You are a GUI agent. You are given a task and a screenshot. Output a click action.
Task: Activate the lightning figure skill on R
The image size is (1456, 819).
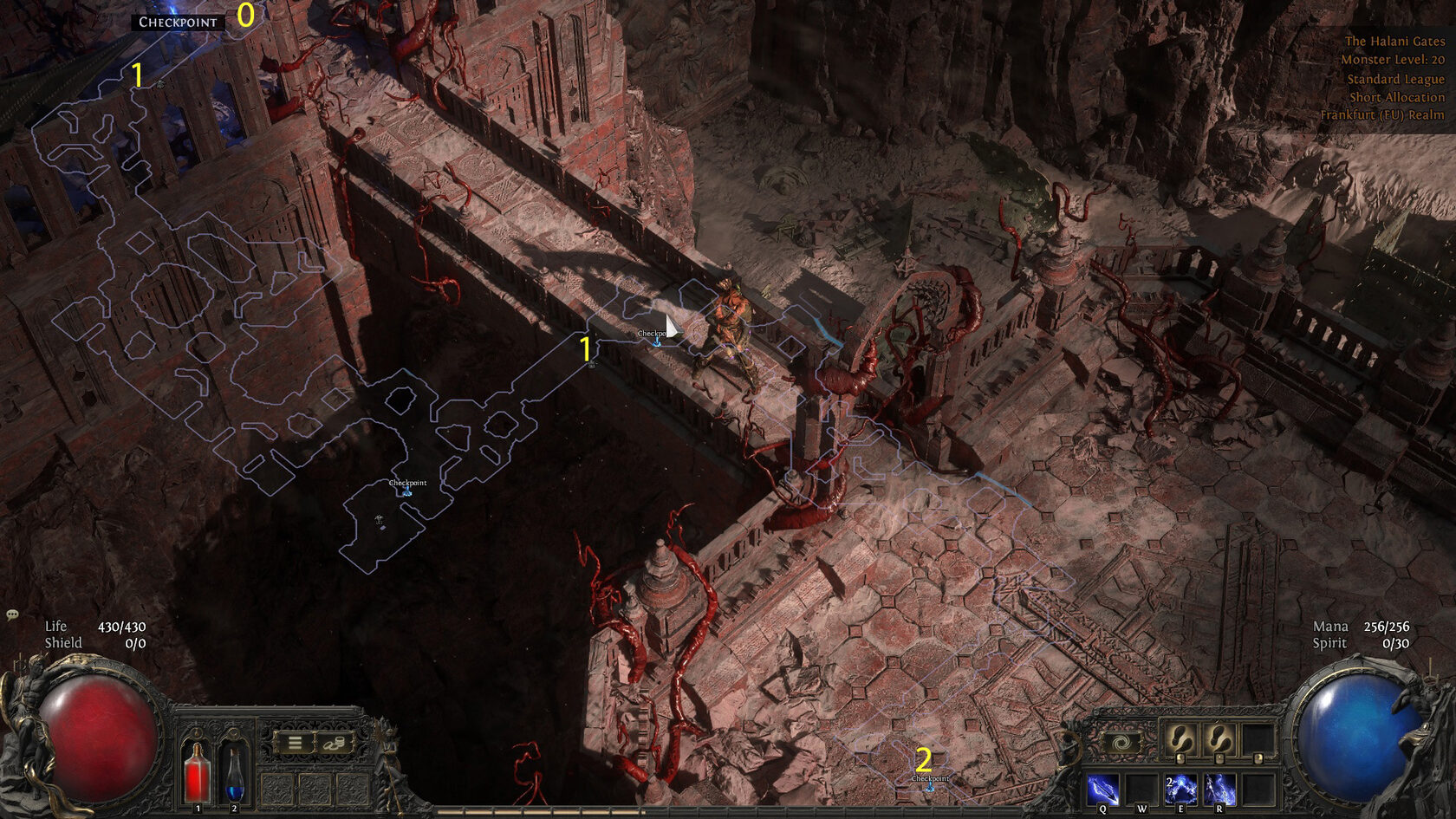coord(1219,790)
